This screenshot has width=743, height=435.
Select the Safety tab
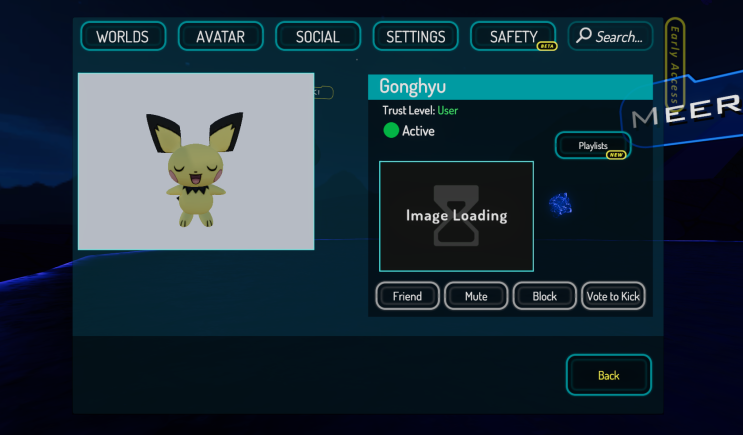(513, 37)
